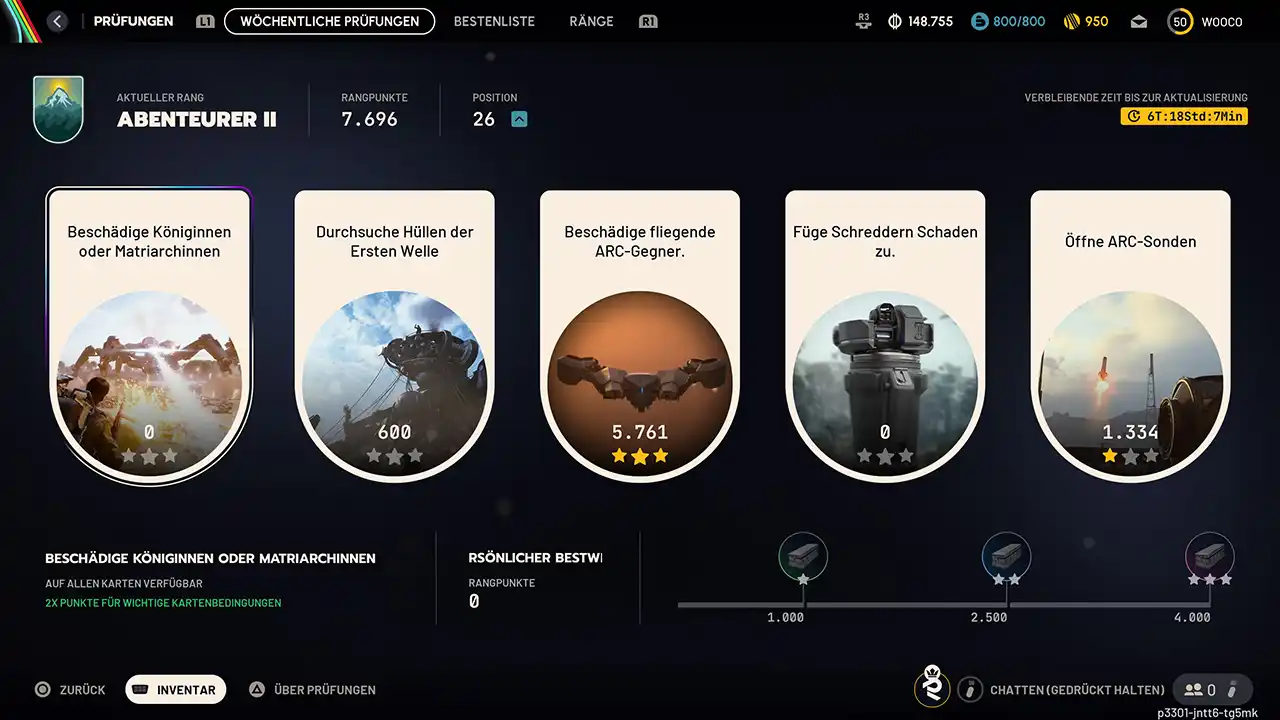Select the Öffne ARC-Sonden trial card

tap(1130, 336)
